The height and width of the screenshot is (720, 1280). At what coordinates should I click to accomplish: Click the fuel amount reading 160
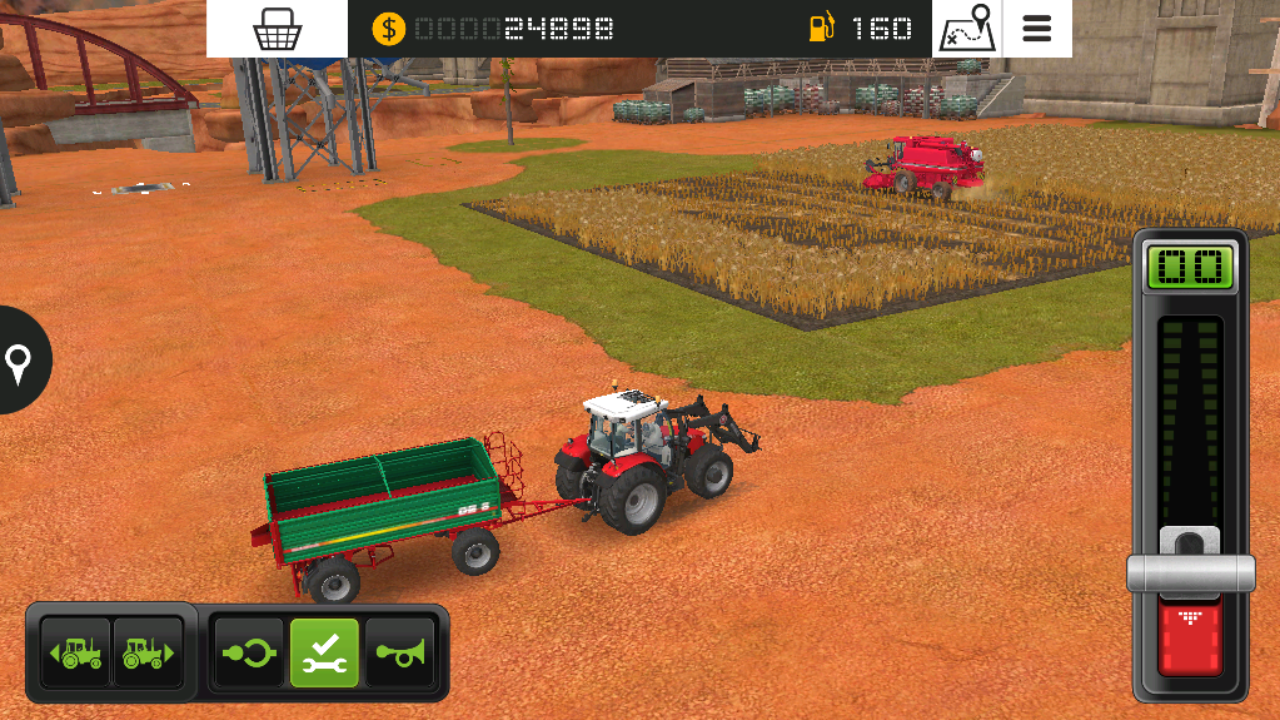(878, 29)
